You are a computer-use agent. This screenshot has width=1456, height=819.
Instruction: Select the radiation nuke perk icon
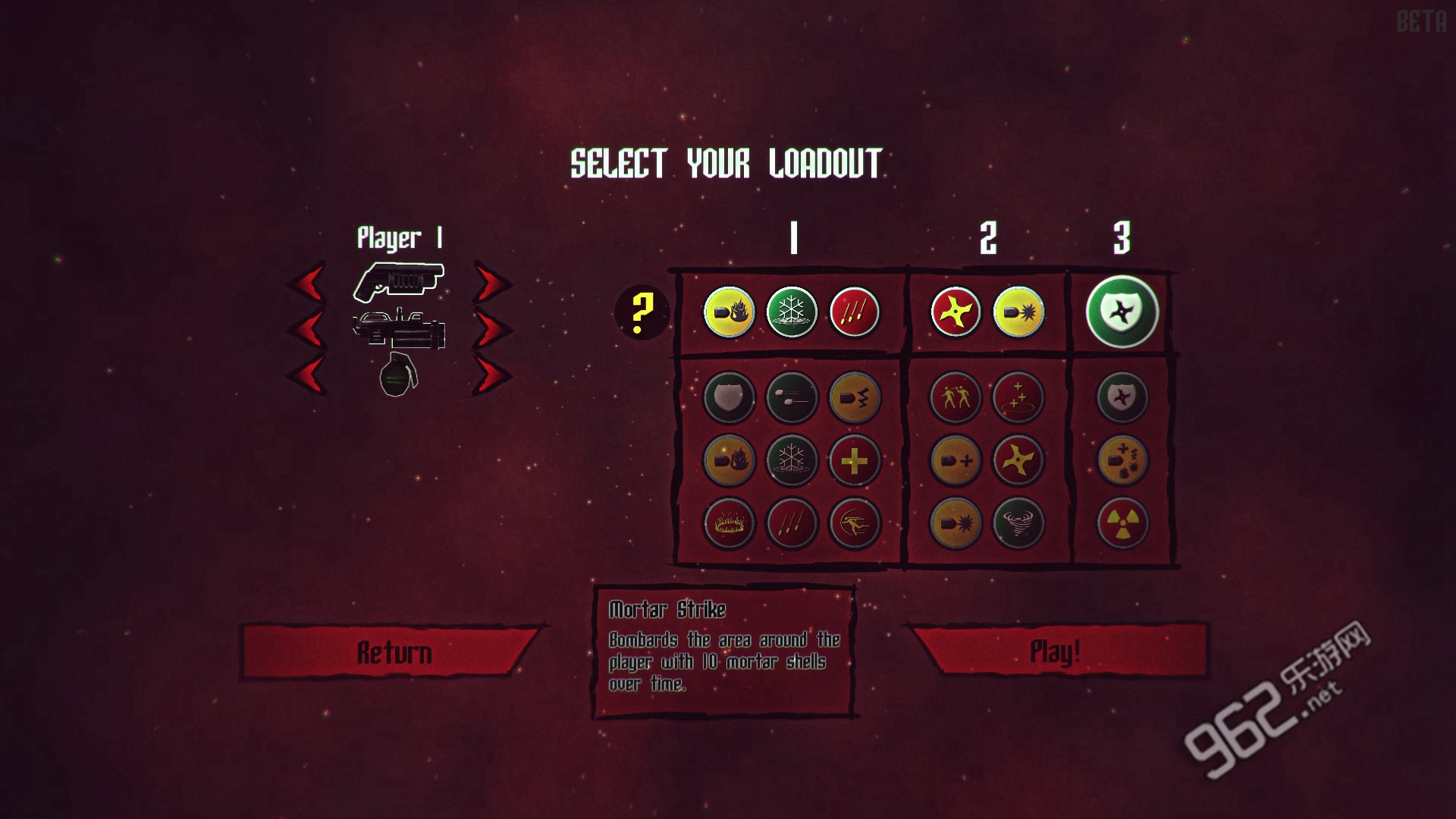1122,522
